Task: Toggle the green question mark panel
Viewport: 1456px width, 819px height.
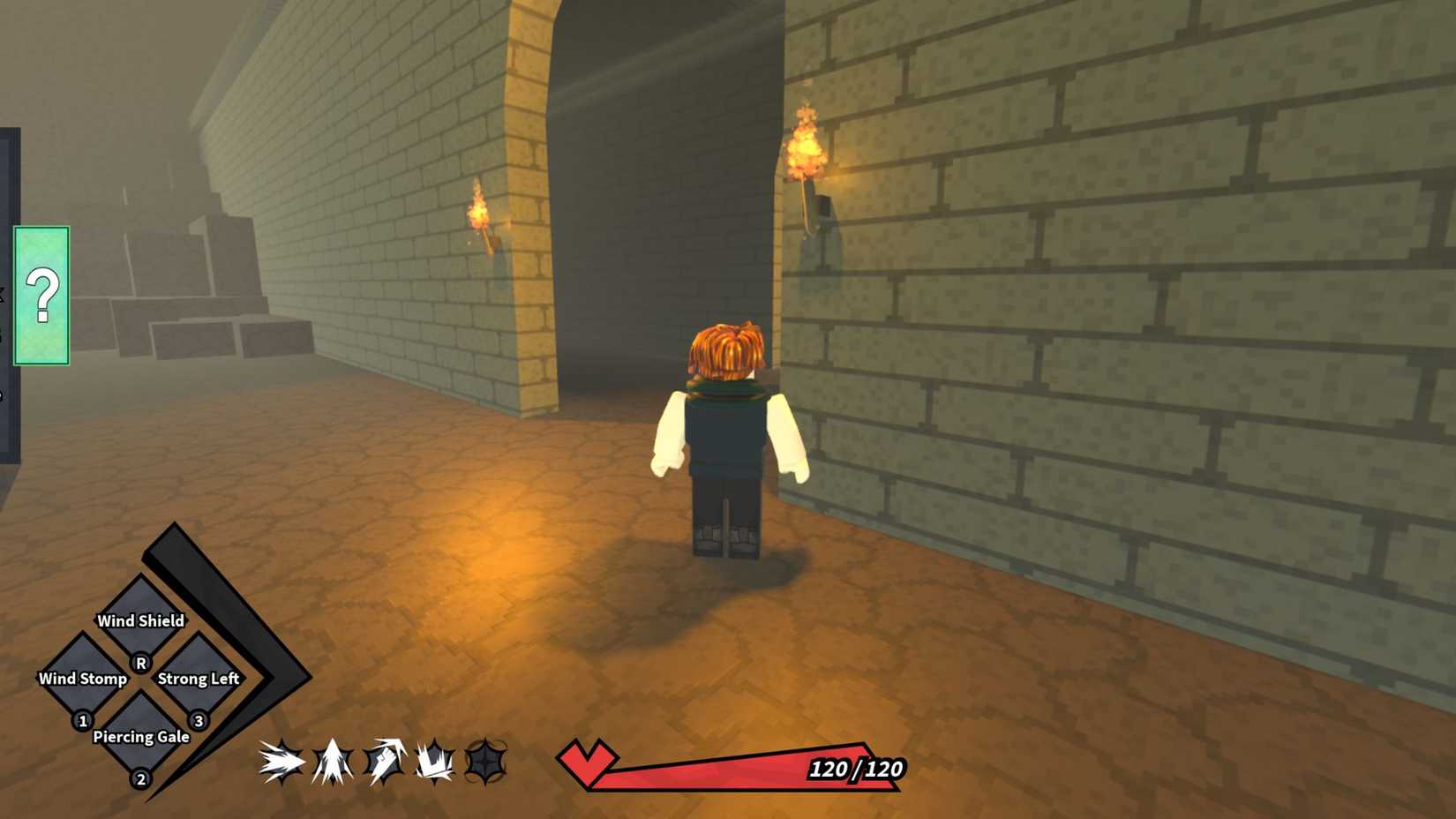Action: pyautogui.click(x=41, y=297)
